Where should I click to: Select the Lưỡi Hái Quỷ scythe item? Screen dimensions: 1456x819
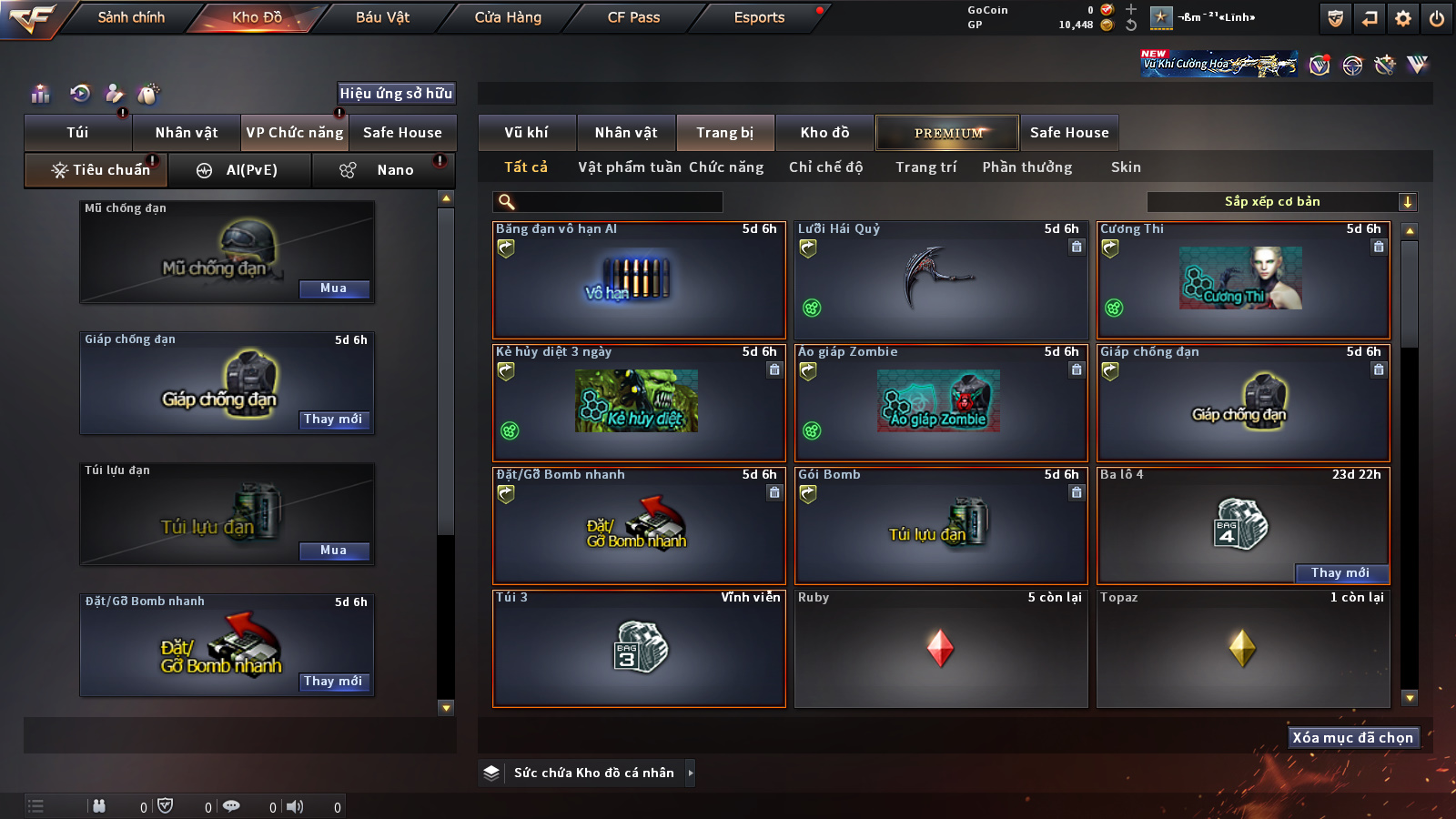[941, 280]
